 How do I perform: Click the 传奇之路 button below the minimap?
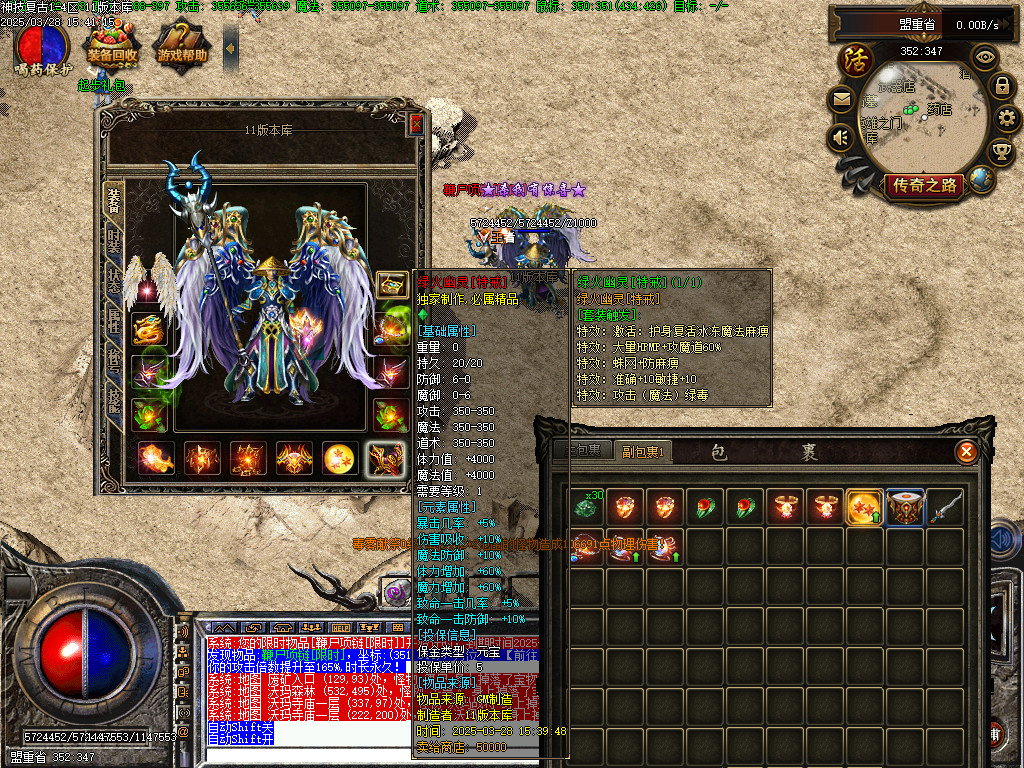tap(925, 185)
